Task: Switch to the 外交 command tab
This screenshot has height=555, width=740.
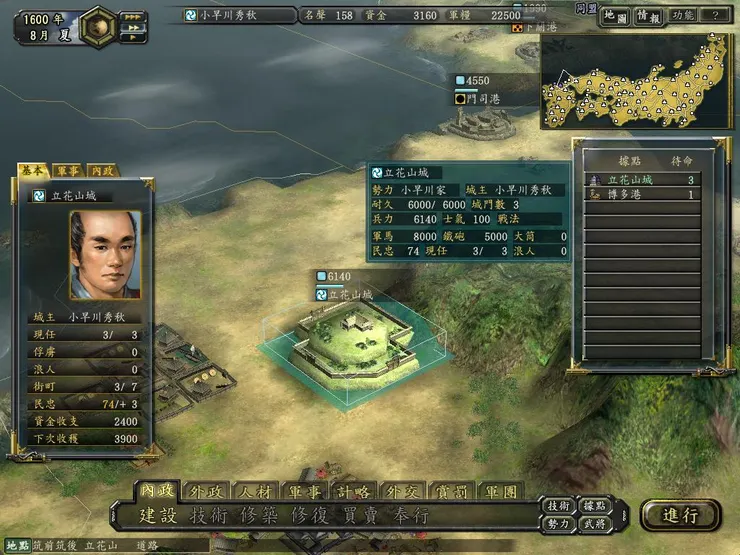Action: point(403,492)
